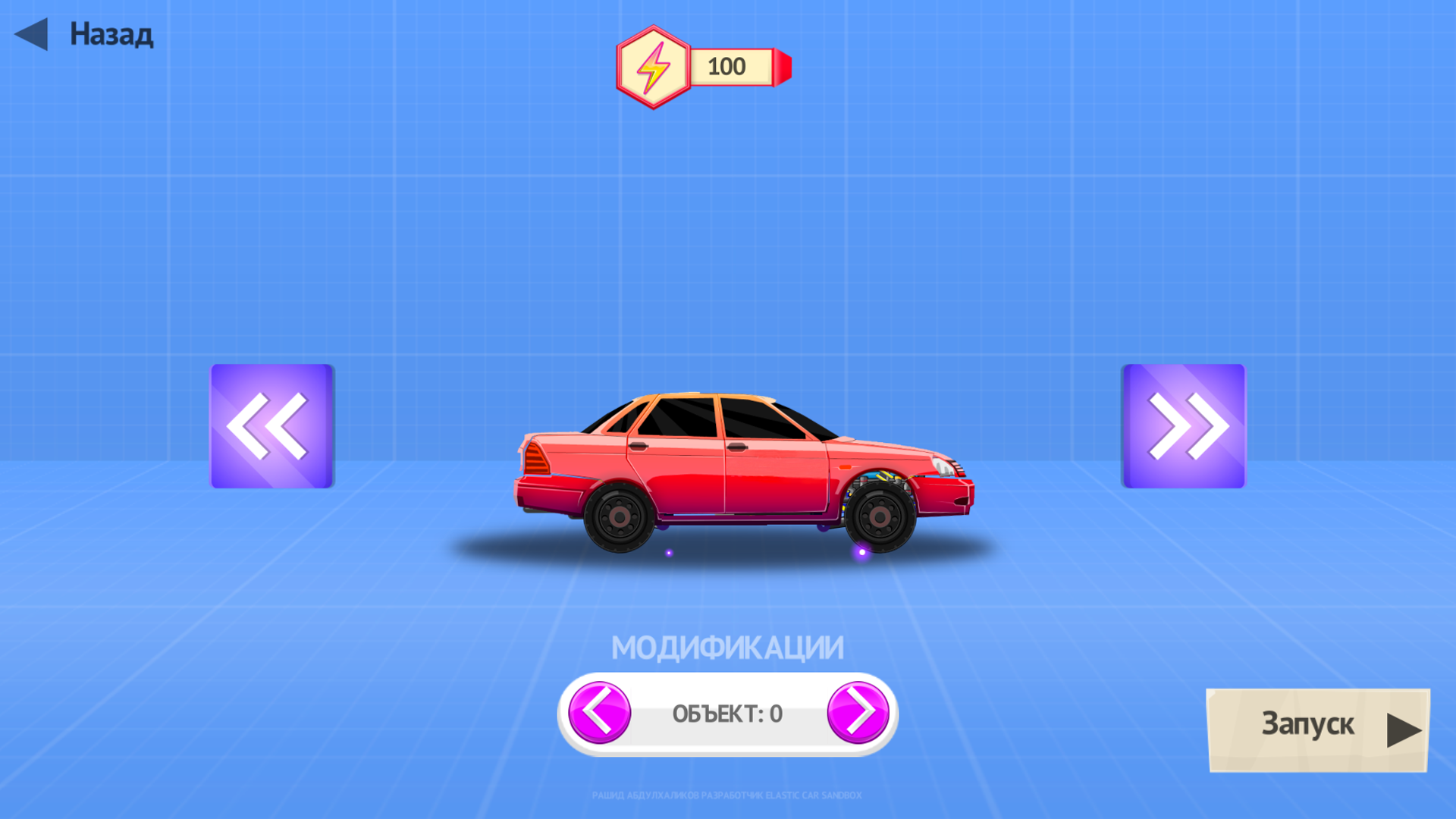Click the developer credit text at the bottom
This screenshot has width=1456, height=819.
(726, 795)
